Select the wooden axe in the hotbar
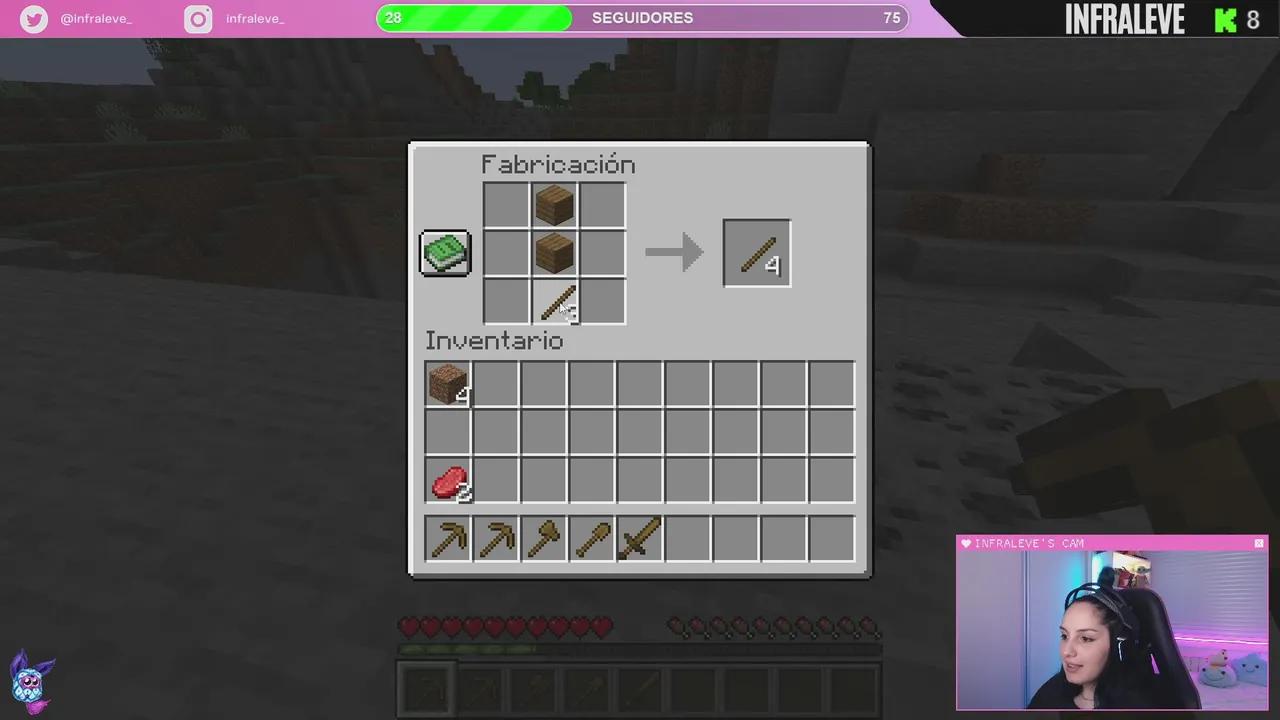1280x720 pixels. pos(544,540)
